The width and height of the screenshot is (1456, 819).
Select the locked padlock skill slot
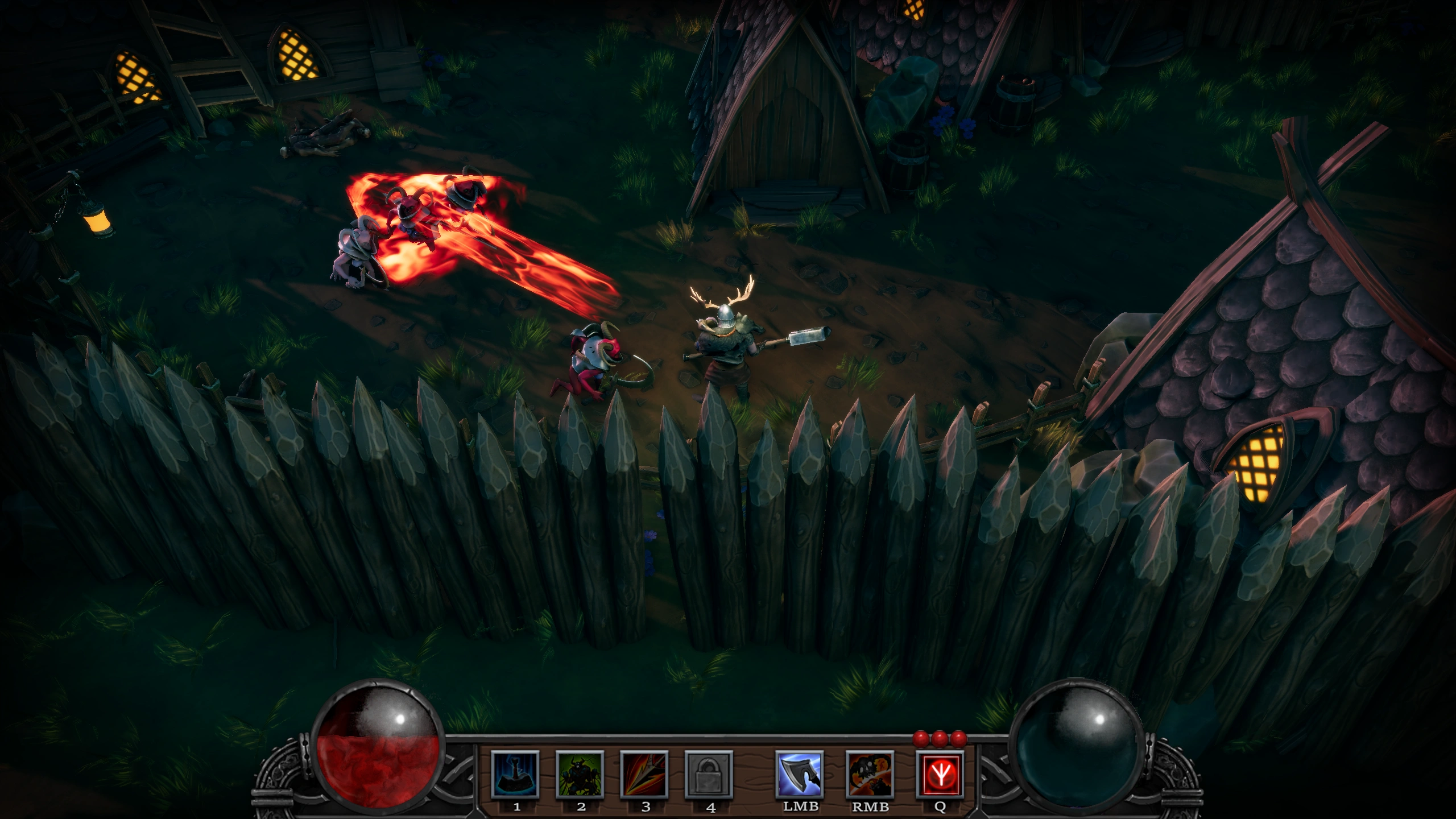709,774
